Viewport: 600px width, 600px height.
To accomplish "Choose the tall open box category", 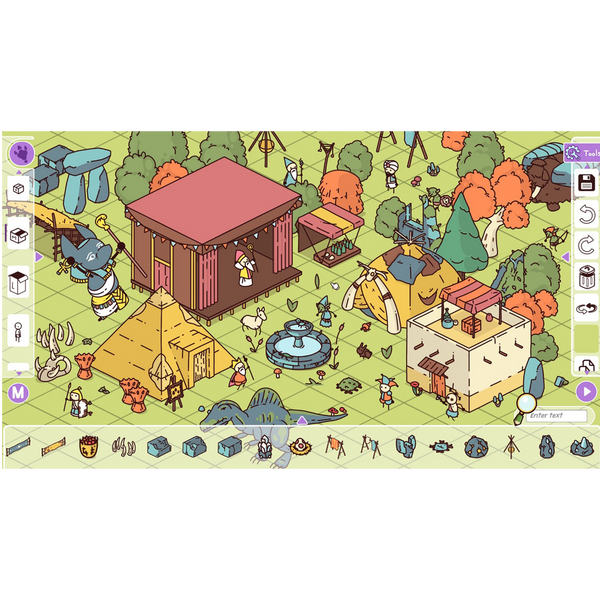I will (18, 282).
